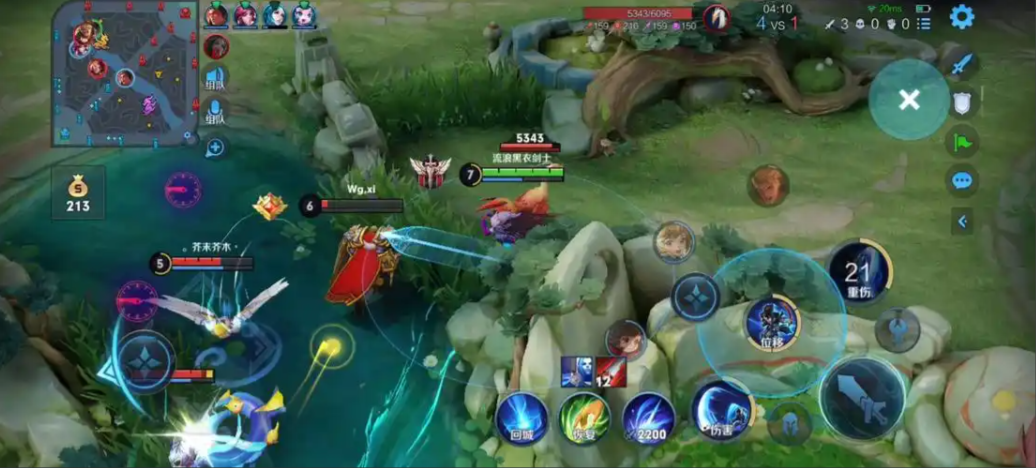Tap the minimap
Image resolution: width=1036 pixels, height=468 pixels.
click(125, 73)
